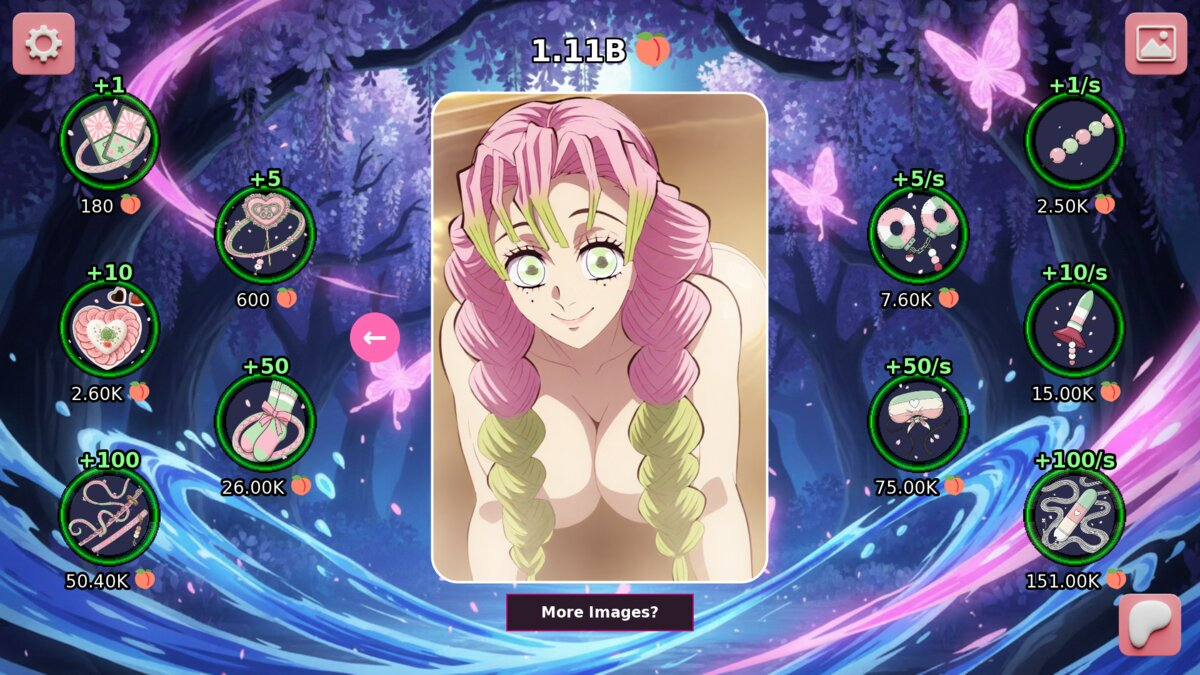Click the More Images? button
The image size is (1200, 675).
tap(599, 612)
